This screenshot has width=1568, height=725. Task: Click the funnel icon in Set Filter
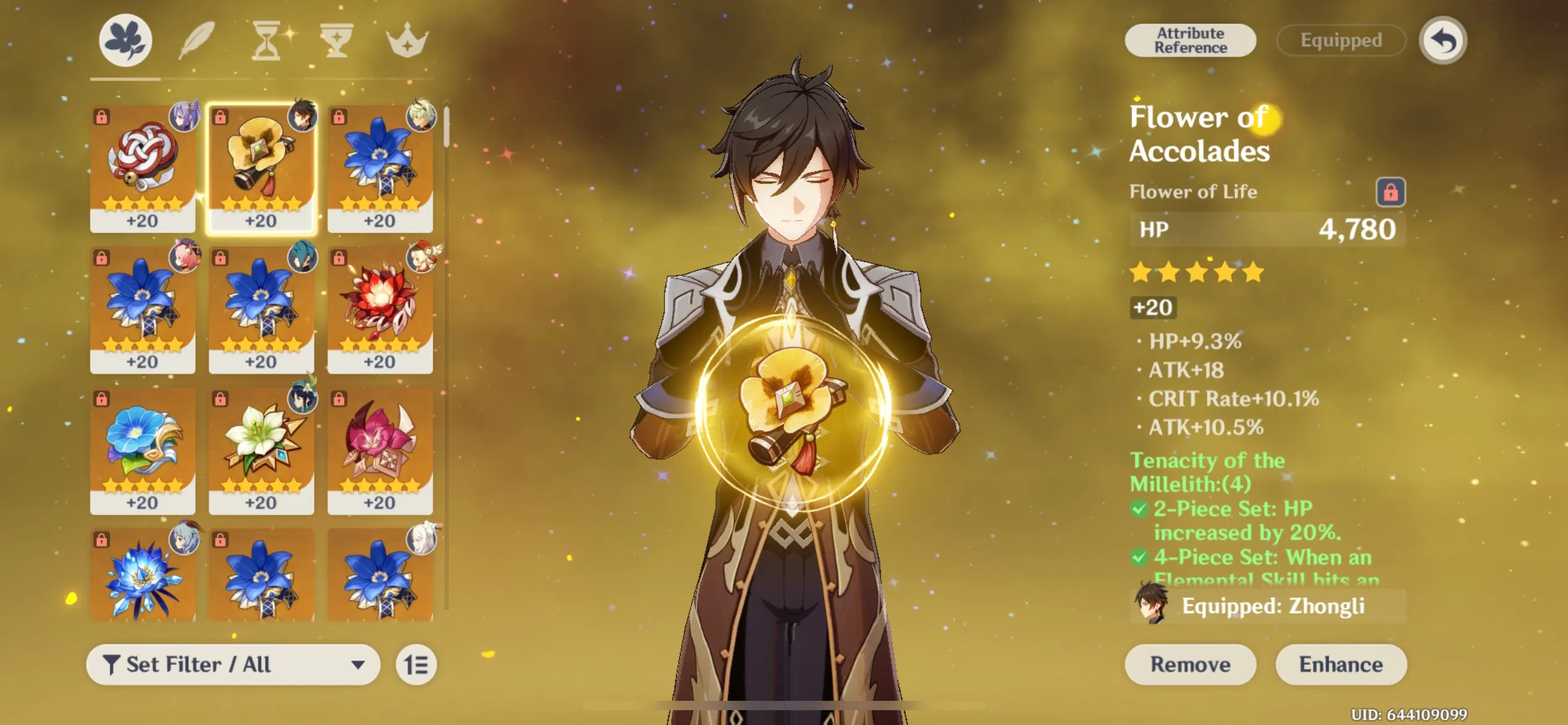(x=113, y=664)
